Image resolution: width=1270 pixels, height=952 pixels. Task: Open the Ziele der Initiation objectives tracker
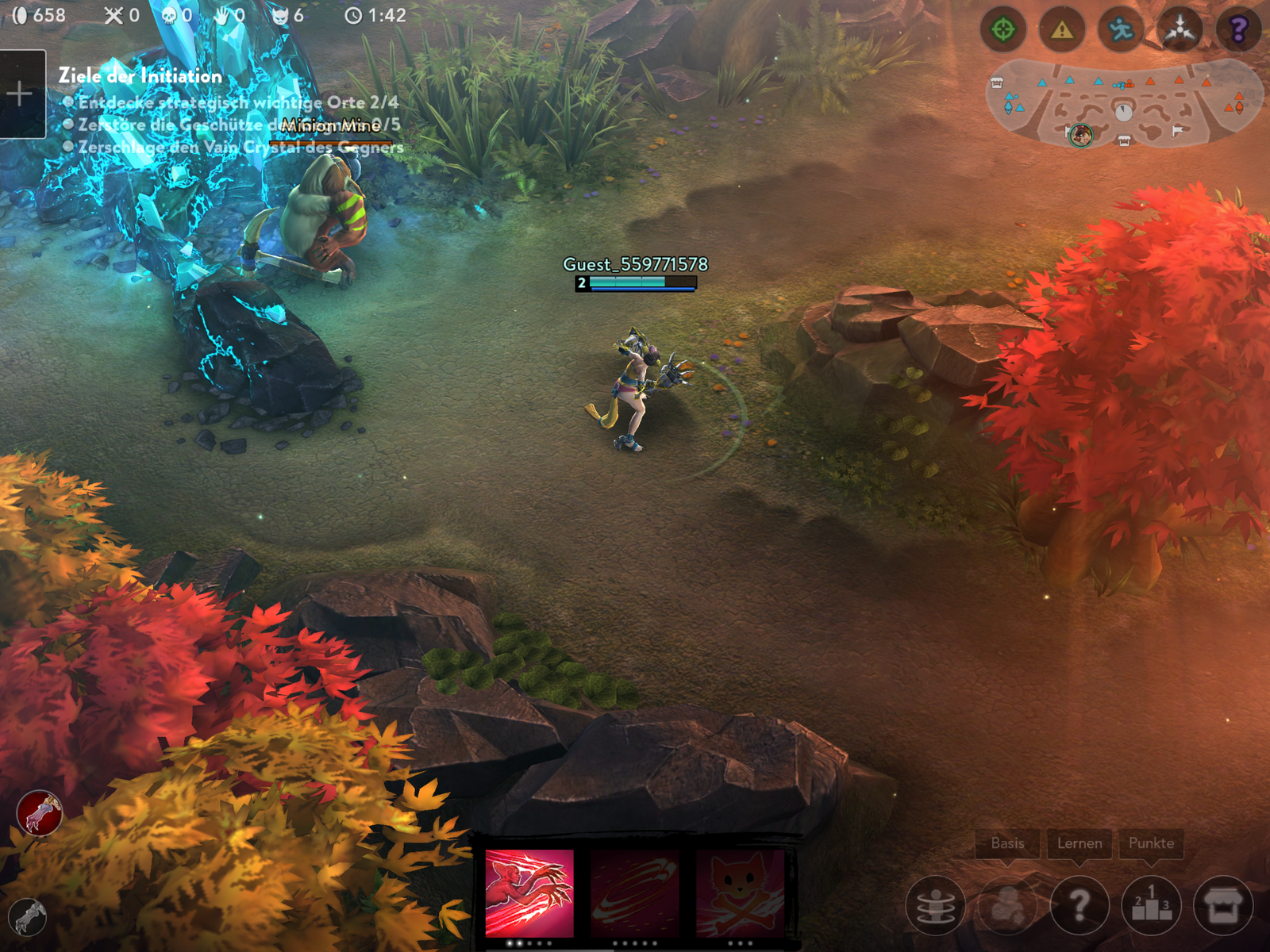click(140, 76)
